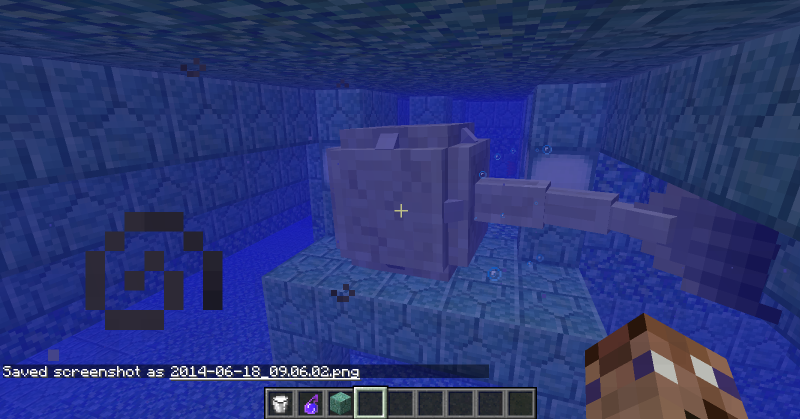Select the purple potion hotbar slot
Screen dimensions: 800x419
pos(311,404)
